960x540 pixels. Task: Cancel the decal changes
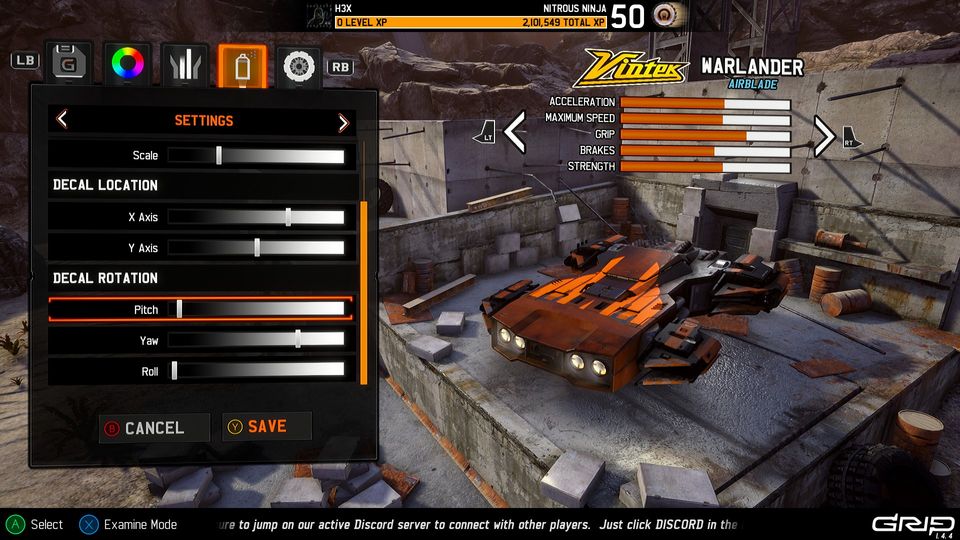(153, 428)
